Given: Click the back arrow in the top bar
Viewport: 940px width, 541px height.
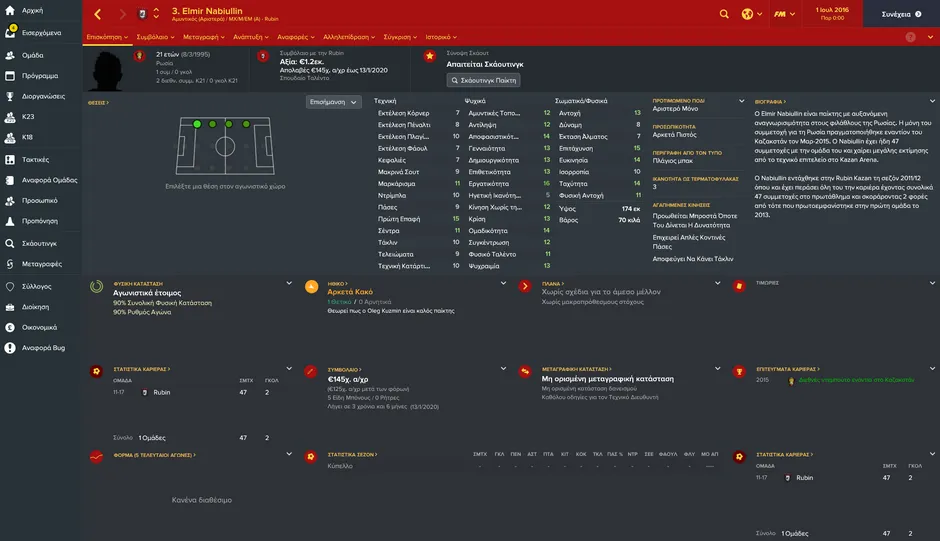Looking at the screenshot, I should (x=97, y=14).
